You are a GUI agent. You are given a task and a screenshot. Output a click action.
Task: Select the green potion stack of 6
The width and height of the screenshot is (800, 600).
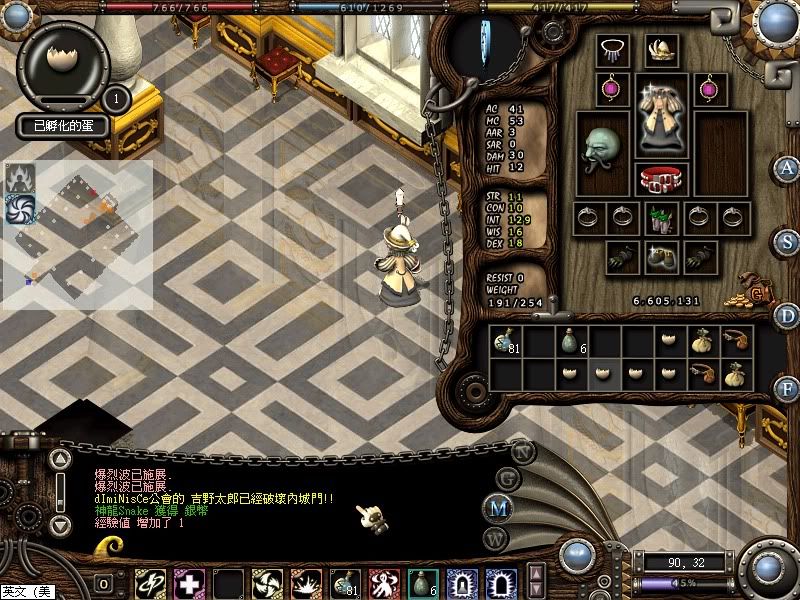point(571,343)
